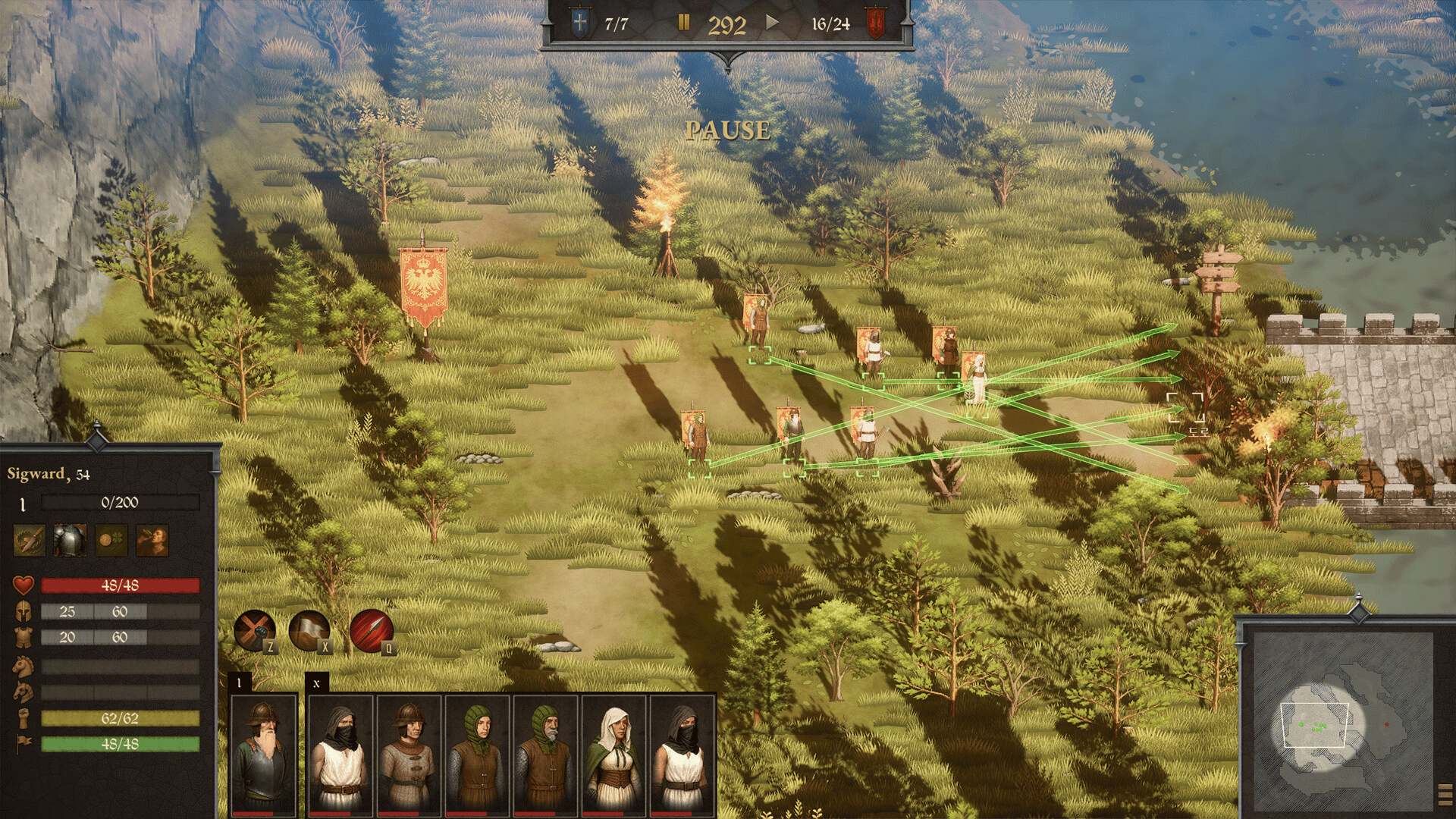Screen dimensions: 1456x819
Task: Use the red spear attack ability
Action: [372, 629]
